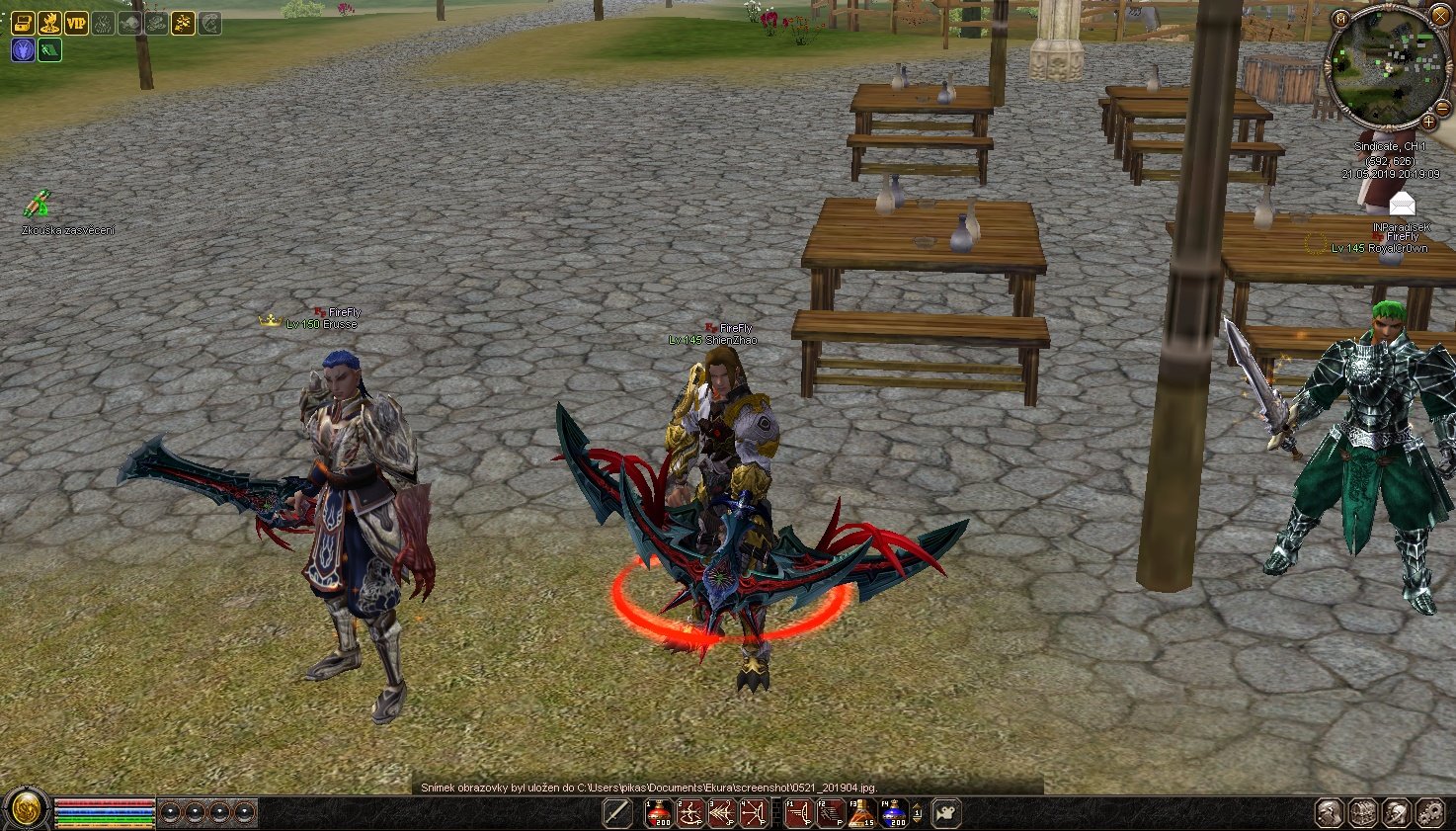Open the treasure chest icon

23,23
